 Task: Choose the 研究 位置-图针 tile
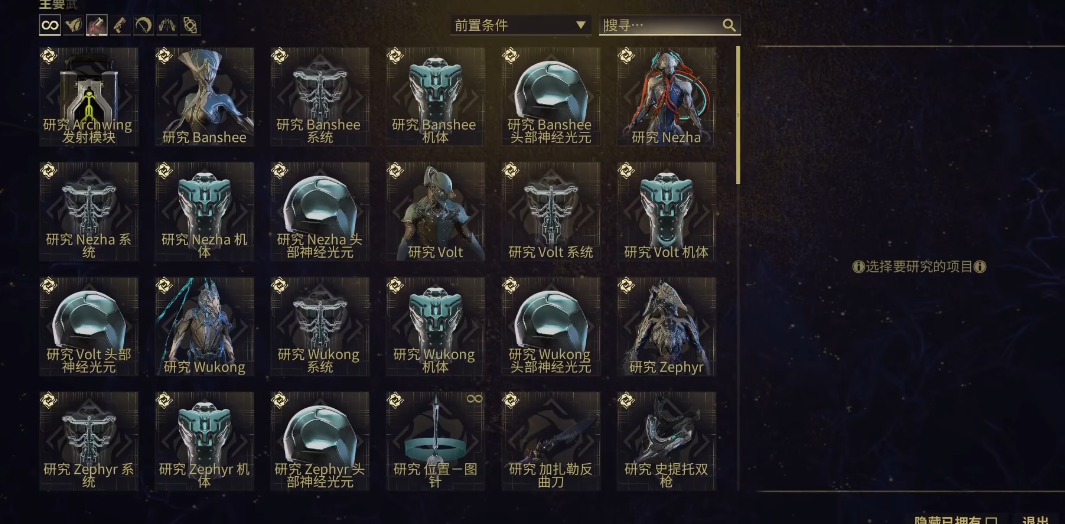tap(435, 441)
